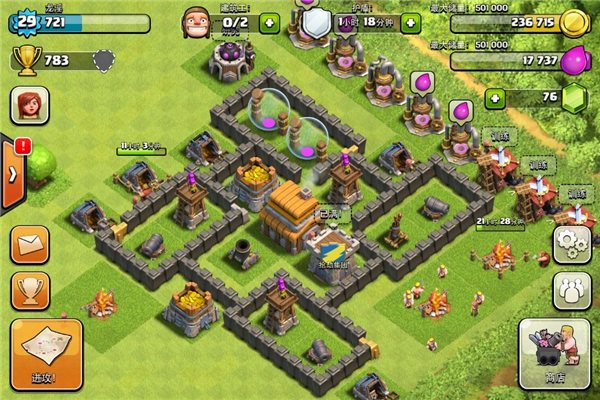Image resolution: width=600 pixels, height=400 pixels.
Task: Tap the shield icon
Action: click(x=317, y=22)
